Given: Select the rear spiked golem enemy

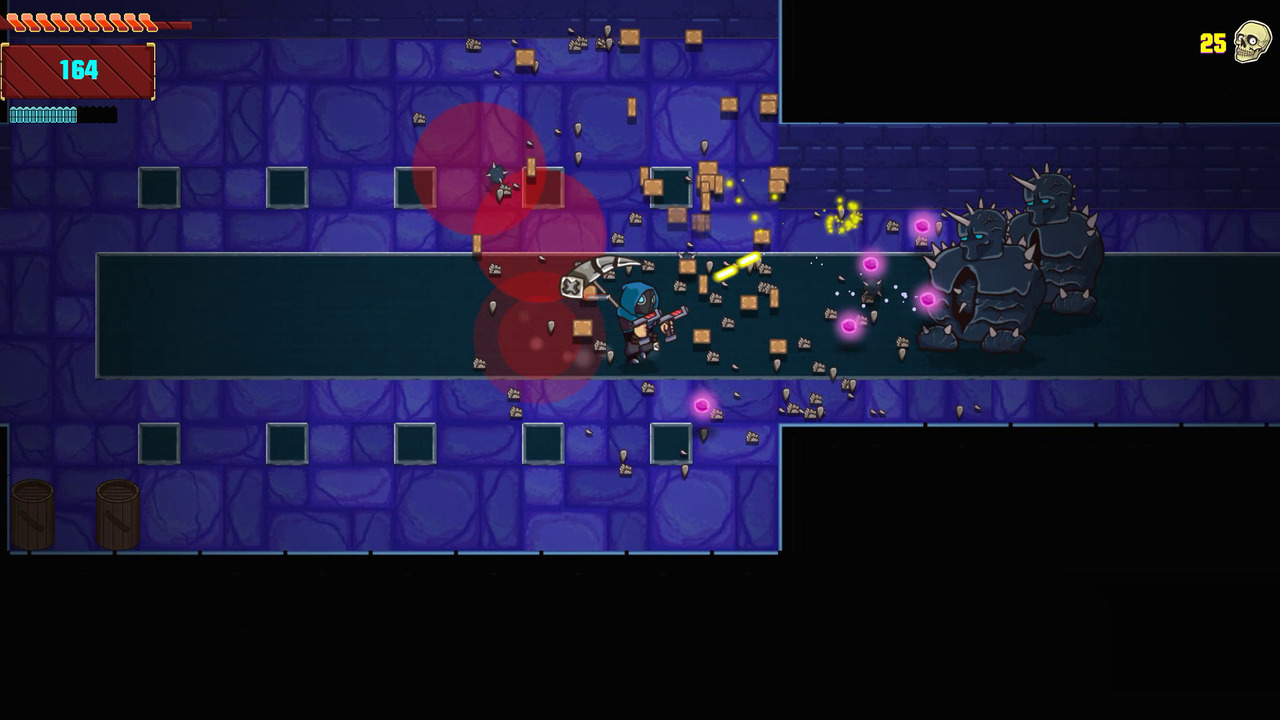Looking at the screenshot, I should (x=1060, y=240).
